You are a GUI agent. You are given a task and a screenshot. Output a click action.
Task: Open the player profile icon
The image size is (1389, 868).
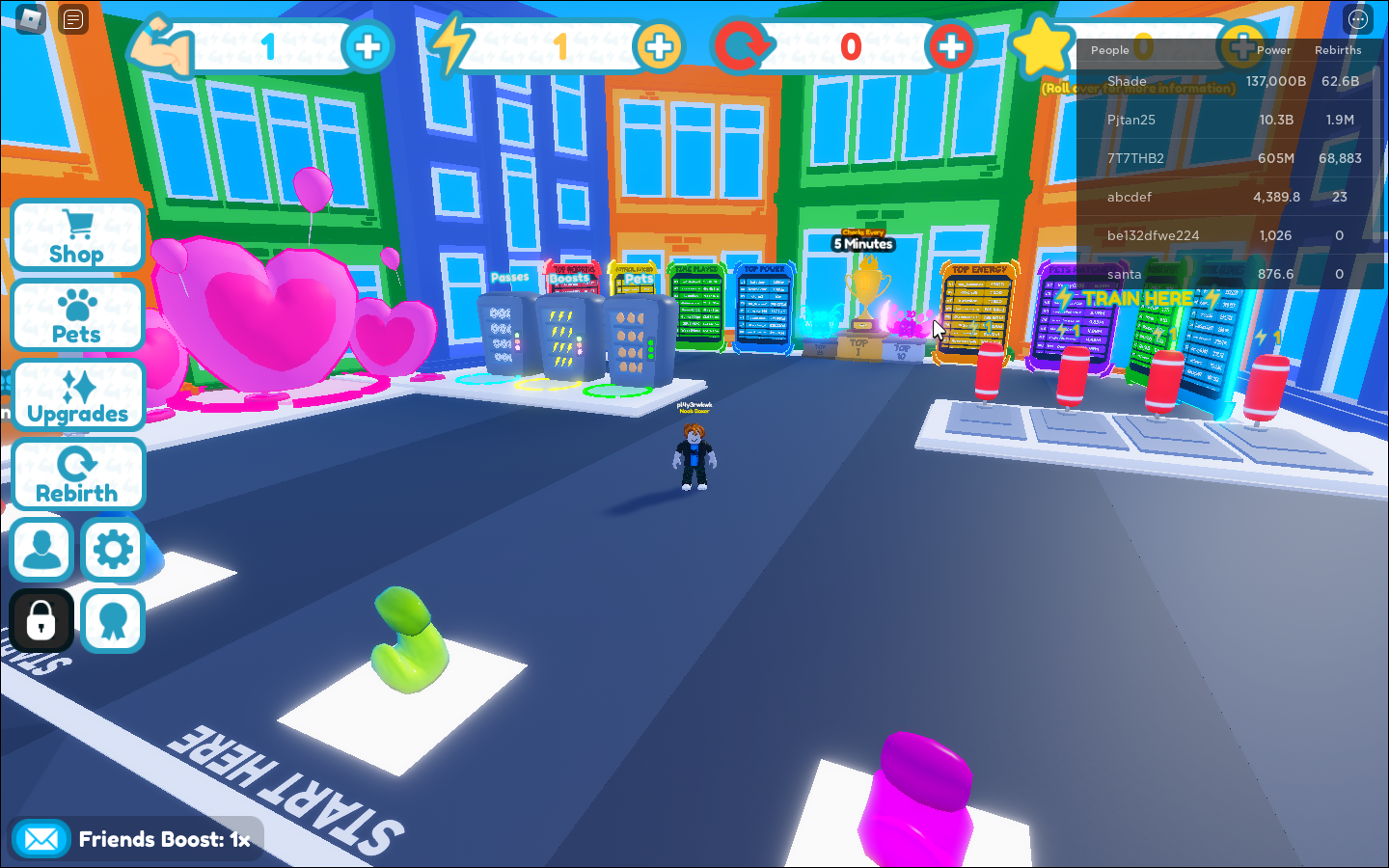pos(41,549)
